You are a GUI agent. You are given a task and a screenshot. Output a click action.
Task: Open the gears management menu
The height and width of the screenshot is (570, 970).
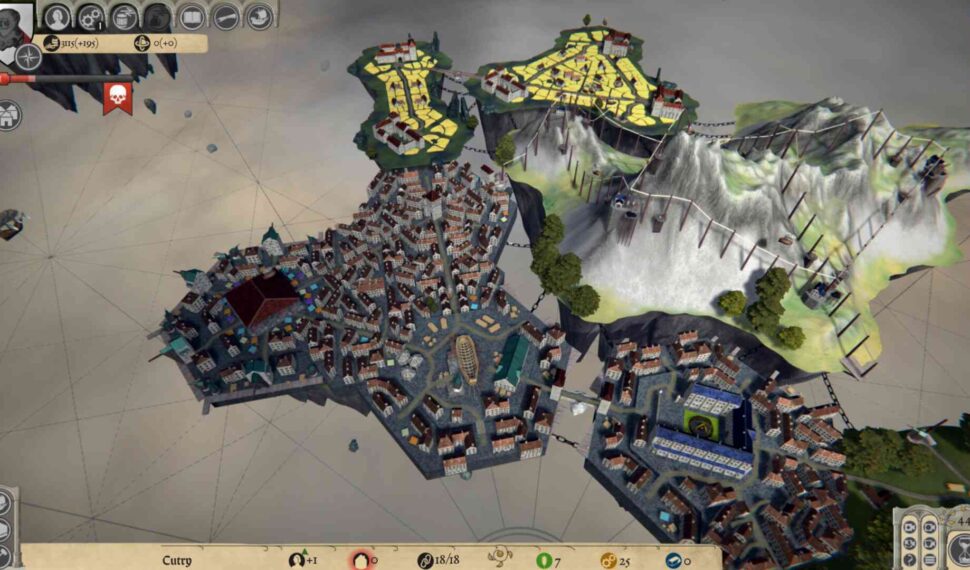pos(91,17)
